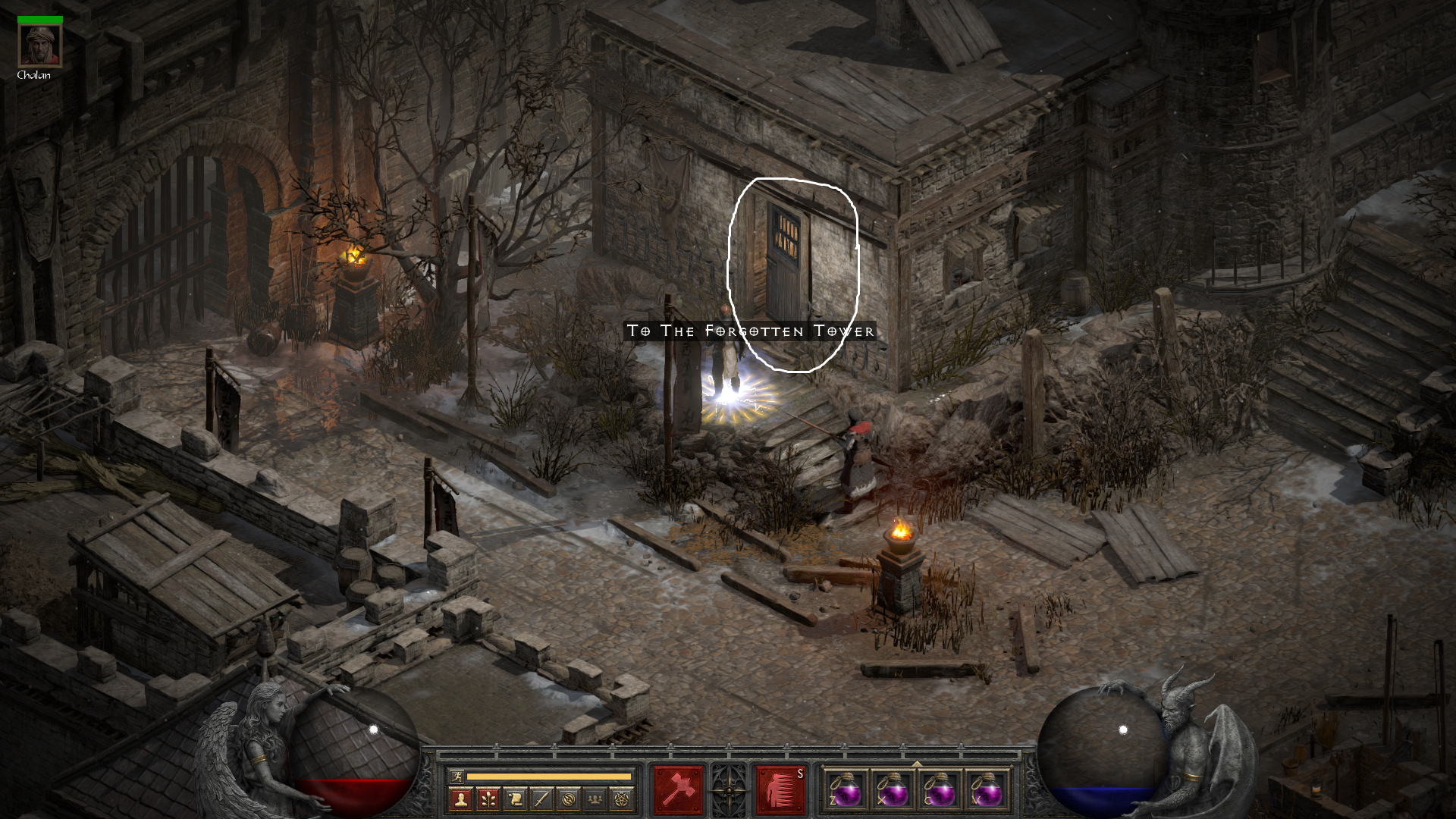The width and height of the screenshot is (1456, 819).
Task: Click the round compass panel button
Action: [569, 799]
